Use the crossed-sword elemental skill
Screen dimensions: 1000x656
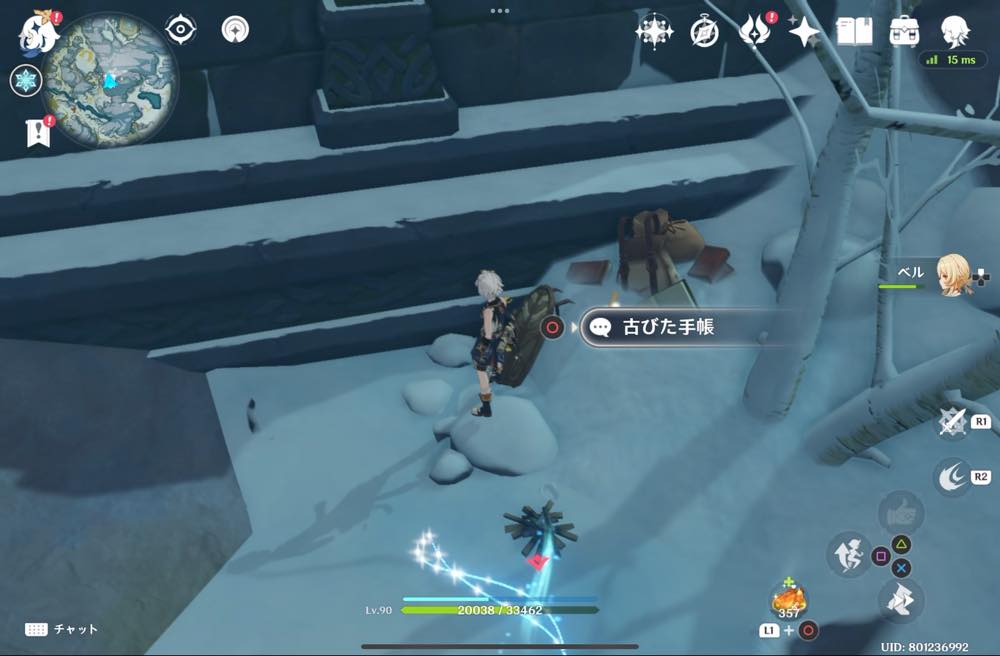[952, 422]
